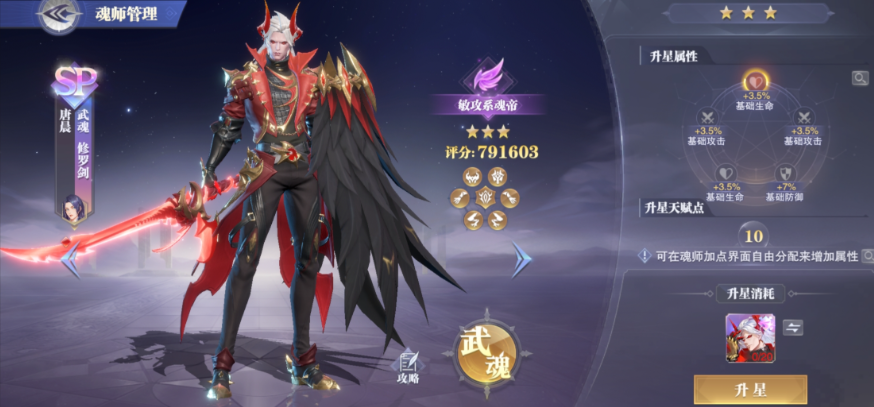Open magnifier next to 升星属性 panel
This screenshot has width=874, height=407.
click(859, 78)
